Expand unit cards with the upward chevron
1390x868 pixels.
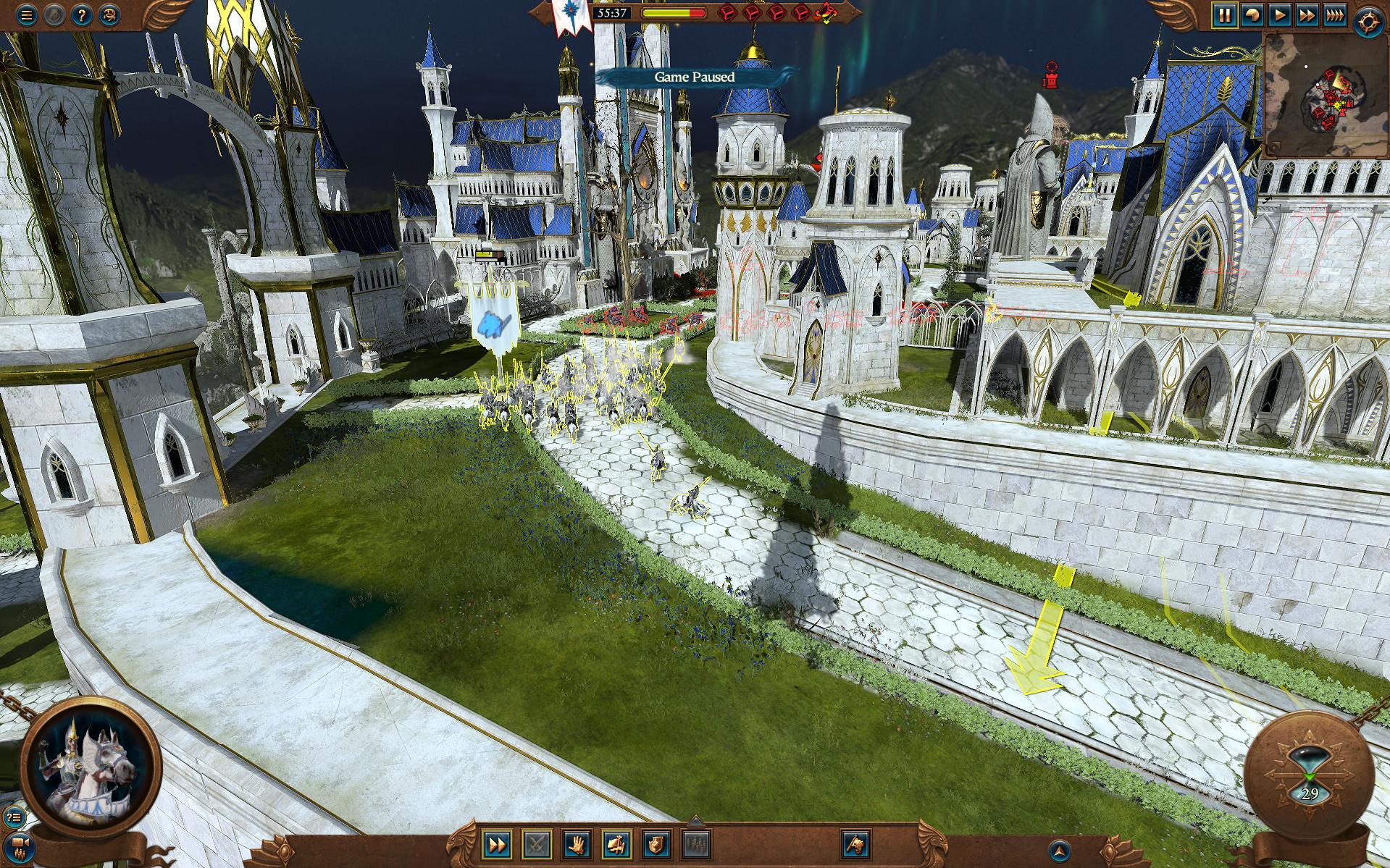(x=695, y=821)
